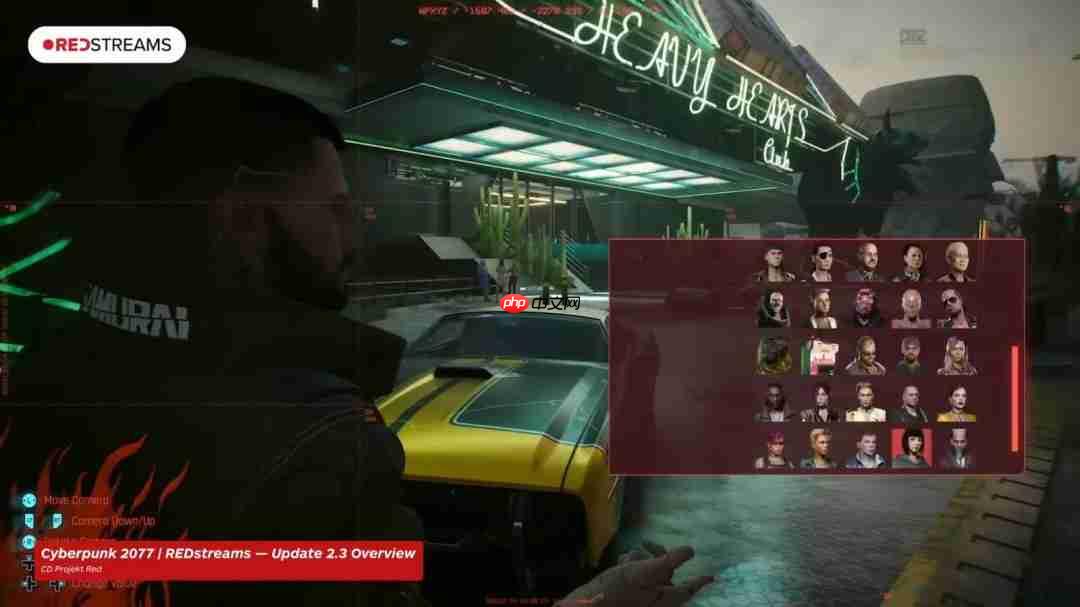Image resolution: width=1080 pixels, height=607 pixels.
Task: Select the red-masked face portrait
Action: [866, 309]
